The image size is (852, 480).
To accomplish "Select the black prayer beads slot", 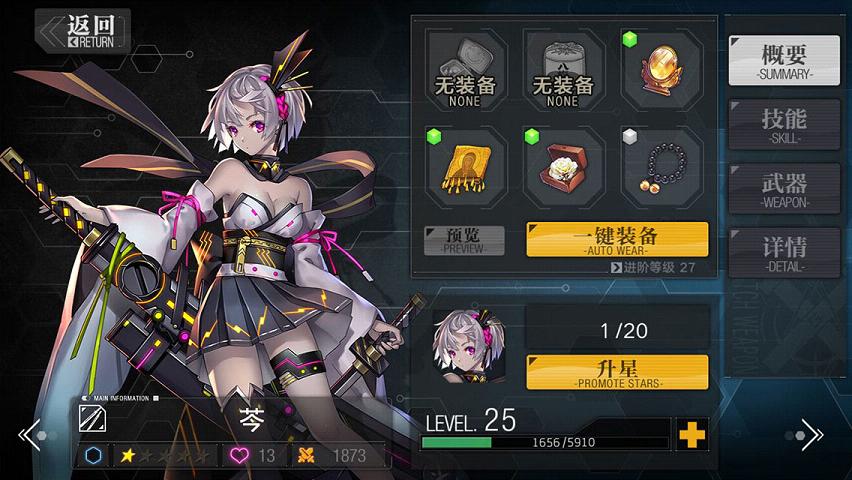I will (659, 167).
